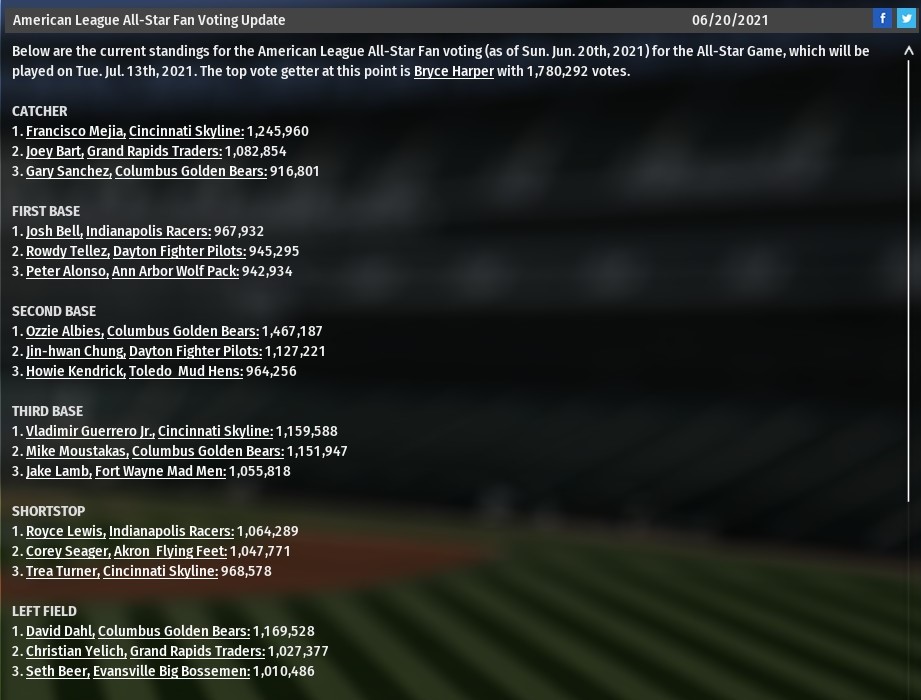Screen dimensions: 921x700
Task: Open Bryce Harper's player page
Action: pyautogui.click(x=453, y=71)
